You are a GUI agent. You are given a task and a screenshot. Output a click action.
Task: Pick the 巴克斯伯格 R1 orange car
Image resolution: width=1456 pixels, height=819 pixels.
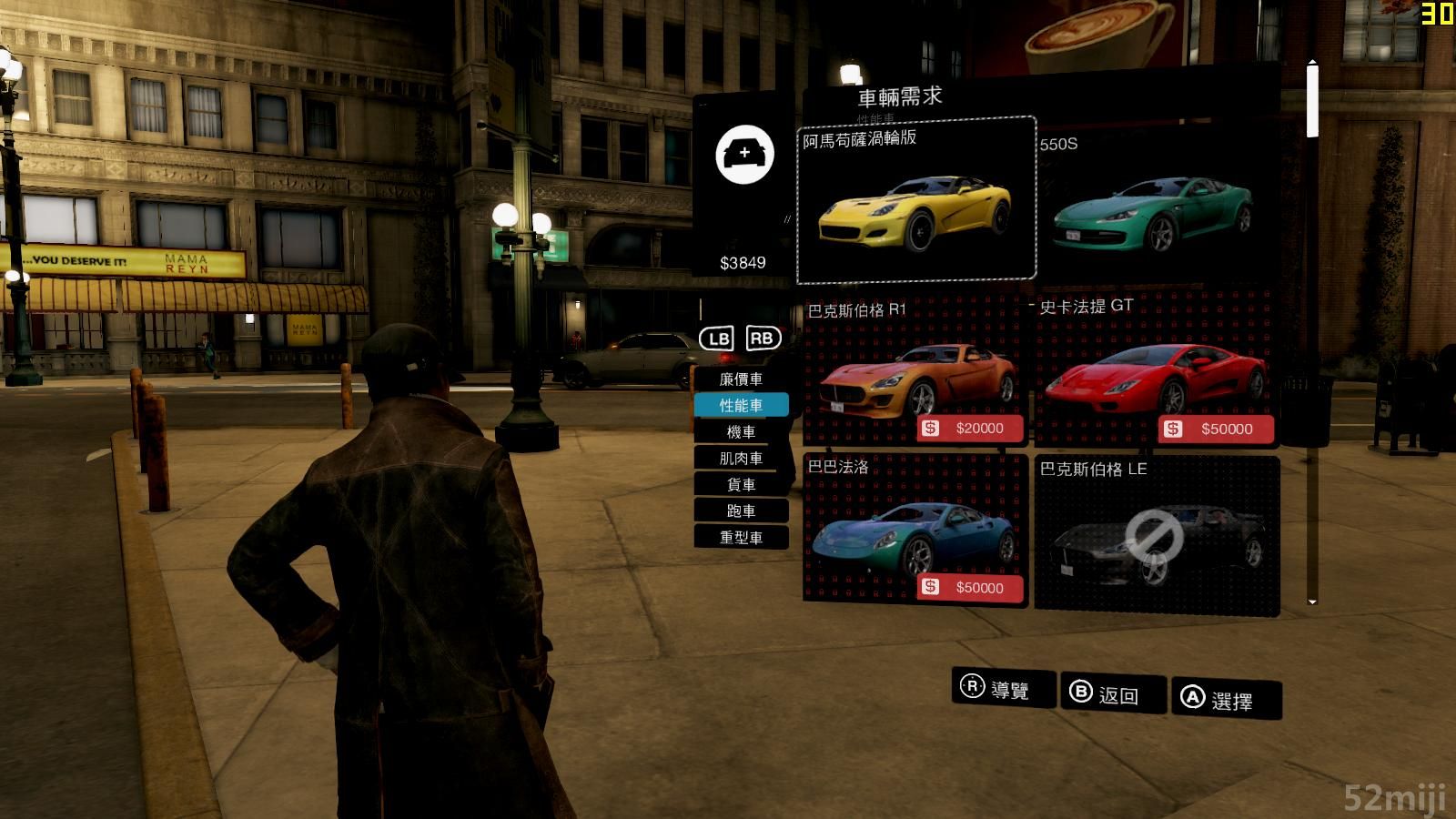(915, 371)
